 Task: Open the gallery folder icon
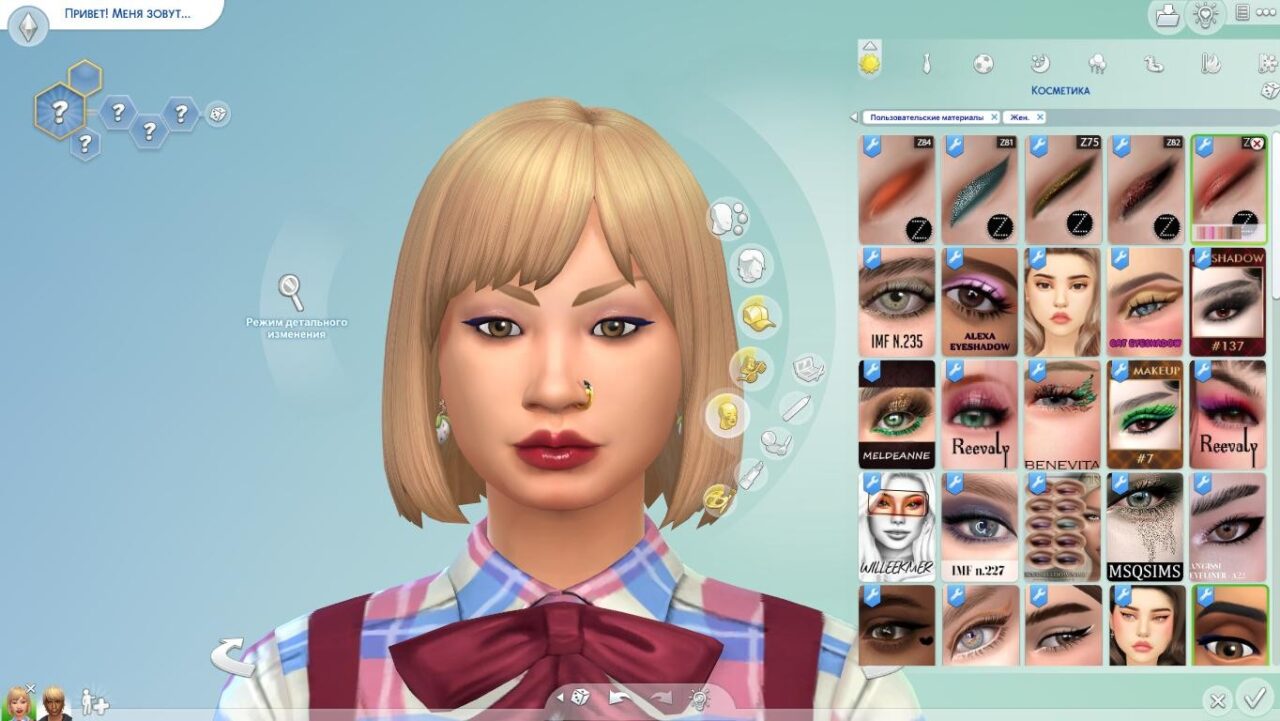click(x=1166, y=15)
